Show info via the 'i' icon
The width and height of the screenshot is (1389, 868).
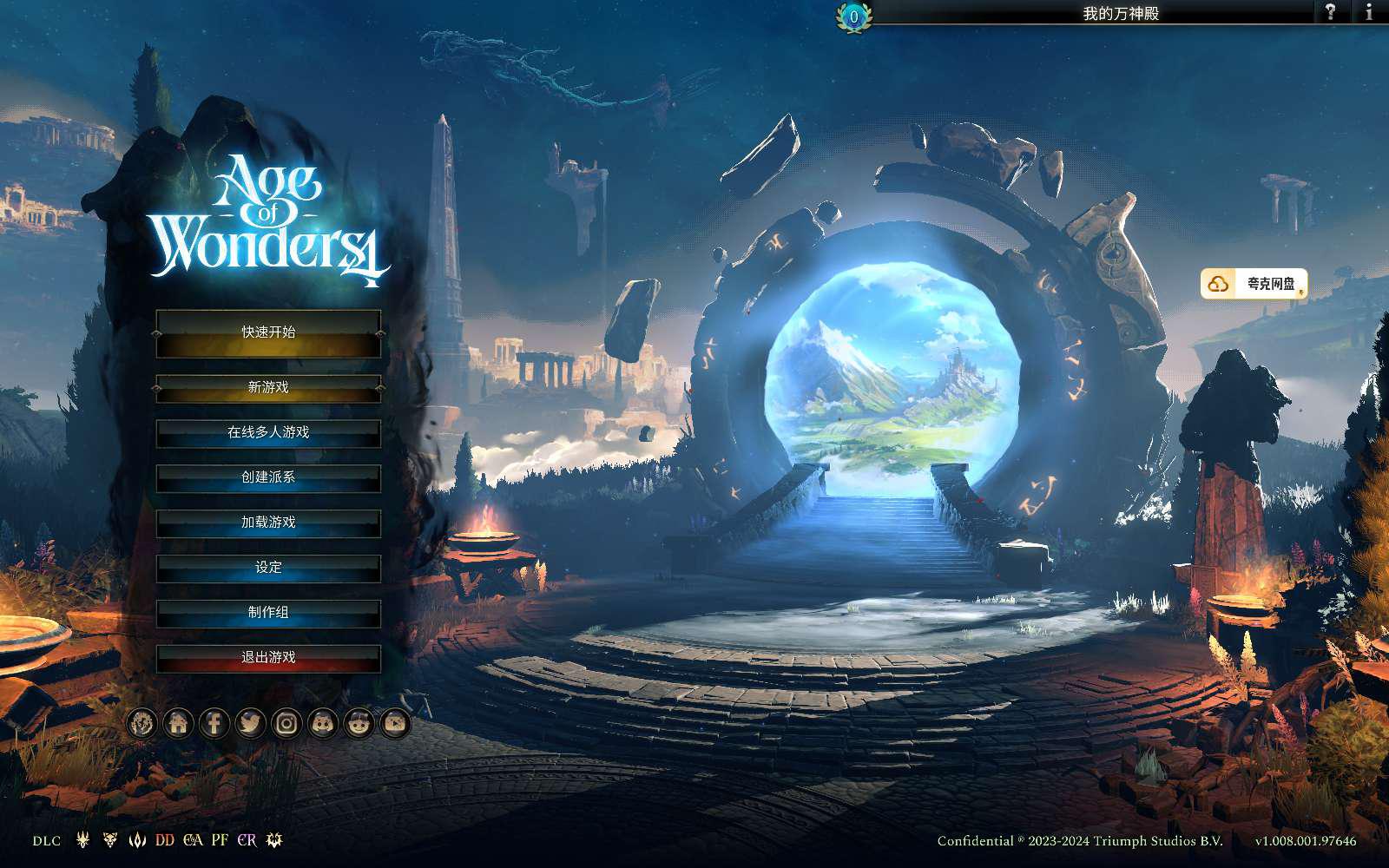point(1369,11)
